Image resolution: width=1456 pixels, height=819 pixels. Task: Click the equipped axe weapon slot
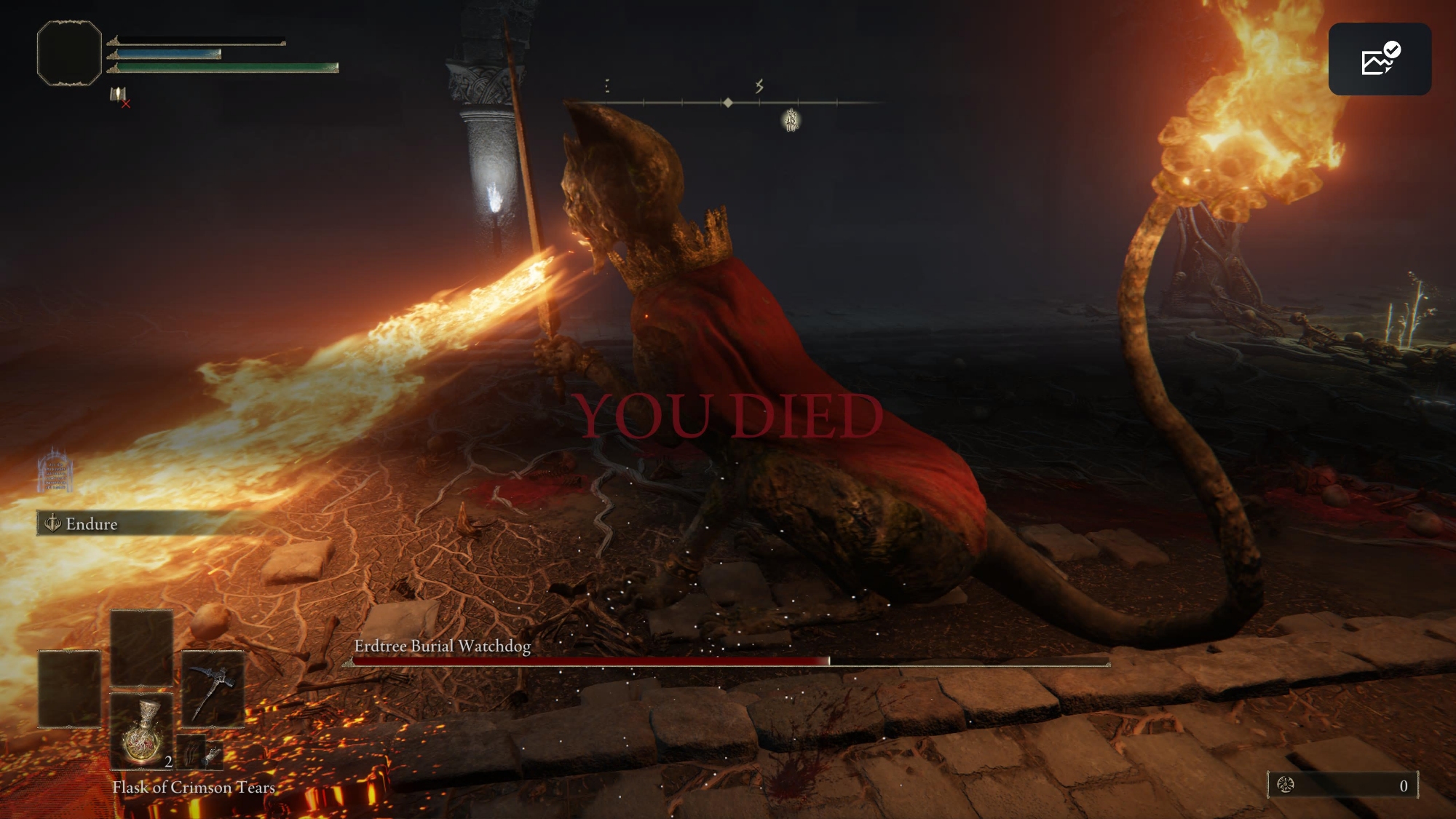click(213, 688)
